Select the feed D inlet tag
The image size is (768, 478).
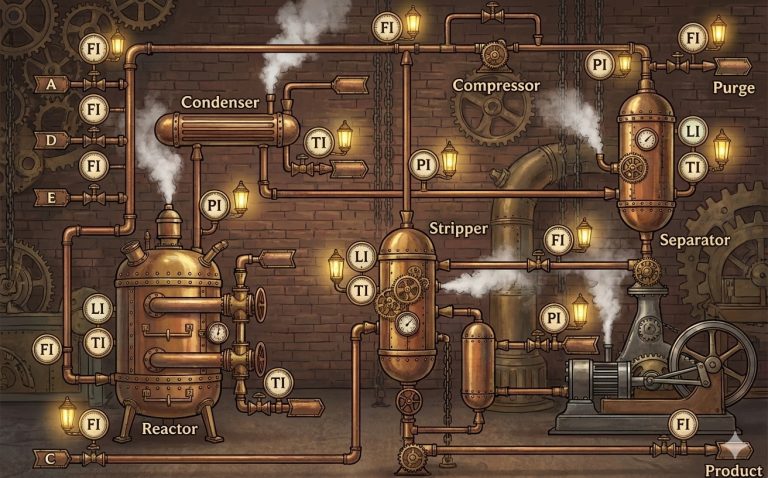[x=51, y=139]
